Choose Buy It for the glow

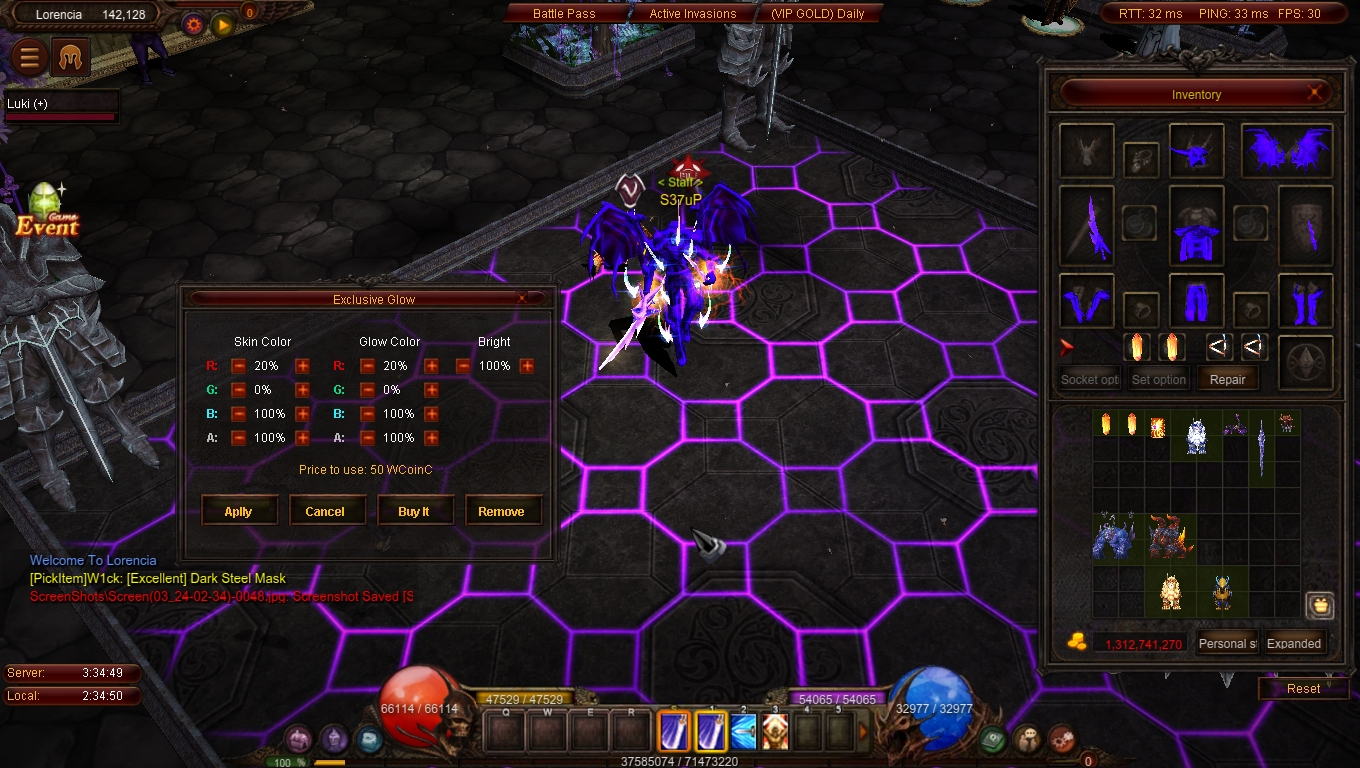click(413, 511)
